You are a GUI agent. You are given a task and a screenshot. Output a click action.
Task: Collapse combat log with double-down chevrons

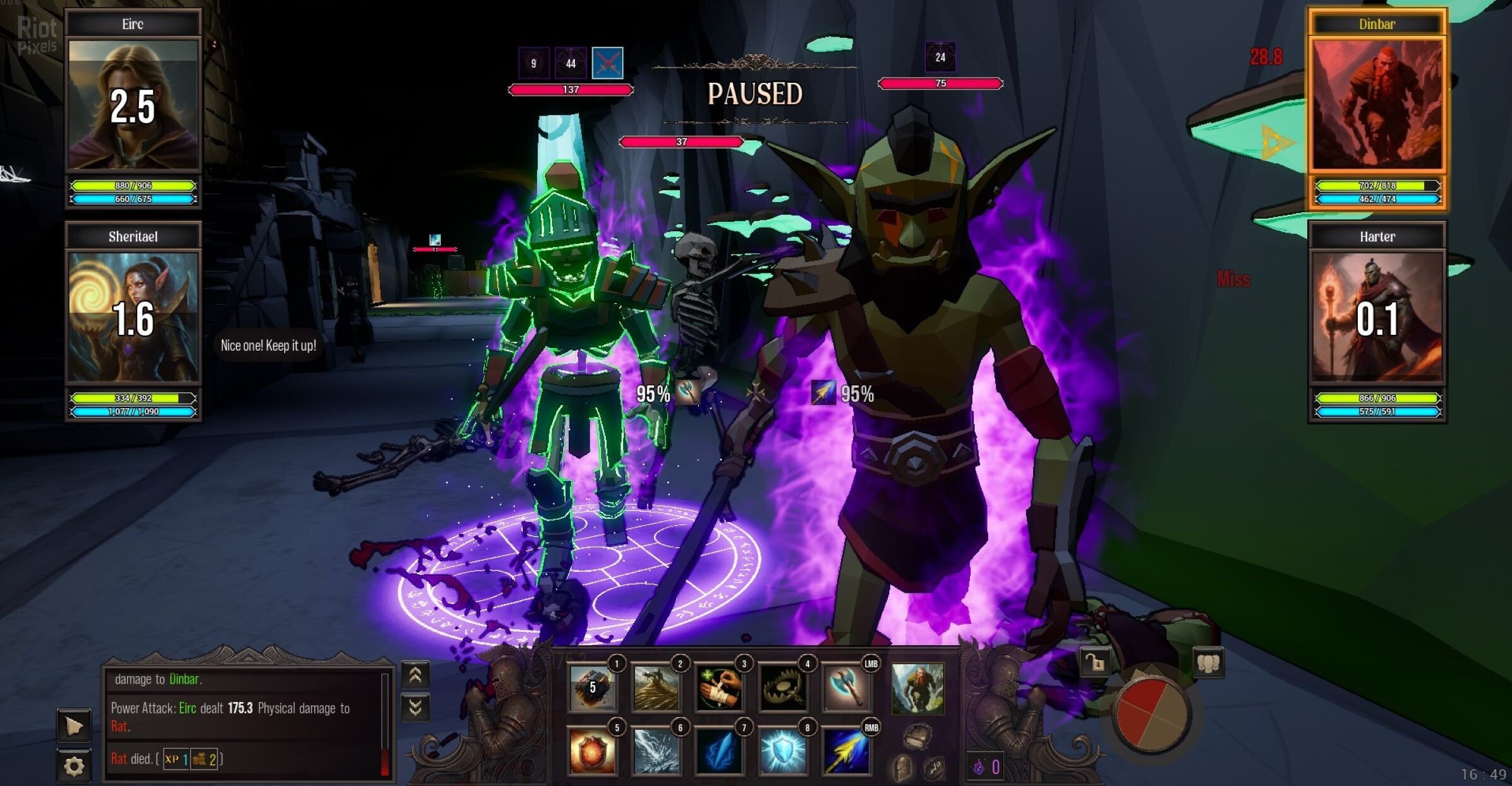coord(415,708)
